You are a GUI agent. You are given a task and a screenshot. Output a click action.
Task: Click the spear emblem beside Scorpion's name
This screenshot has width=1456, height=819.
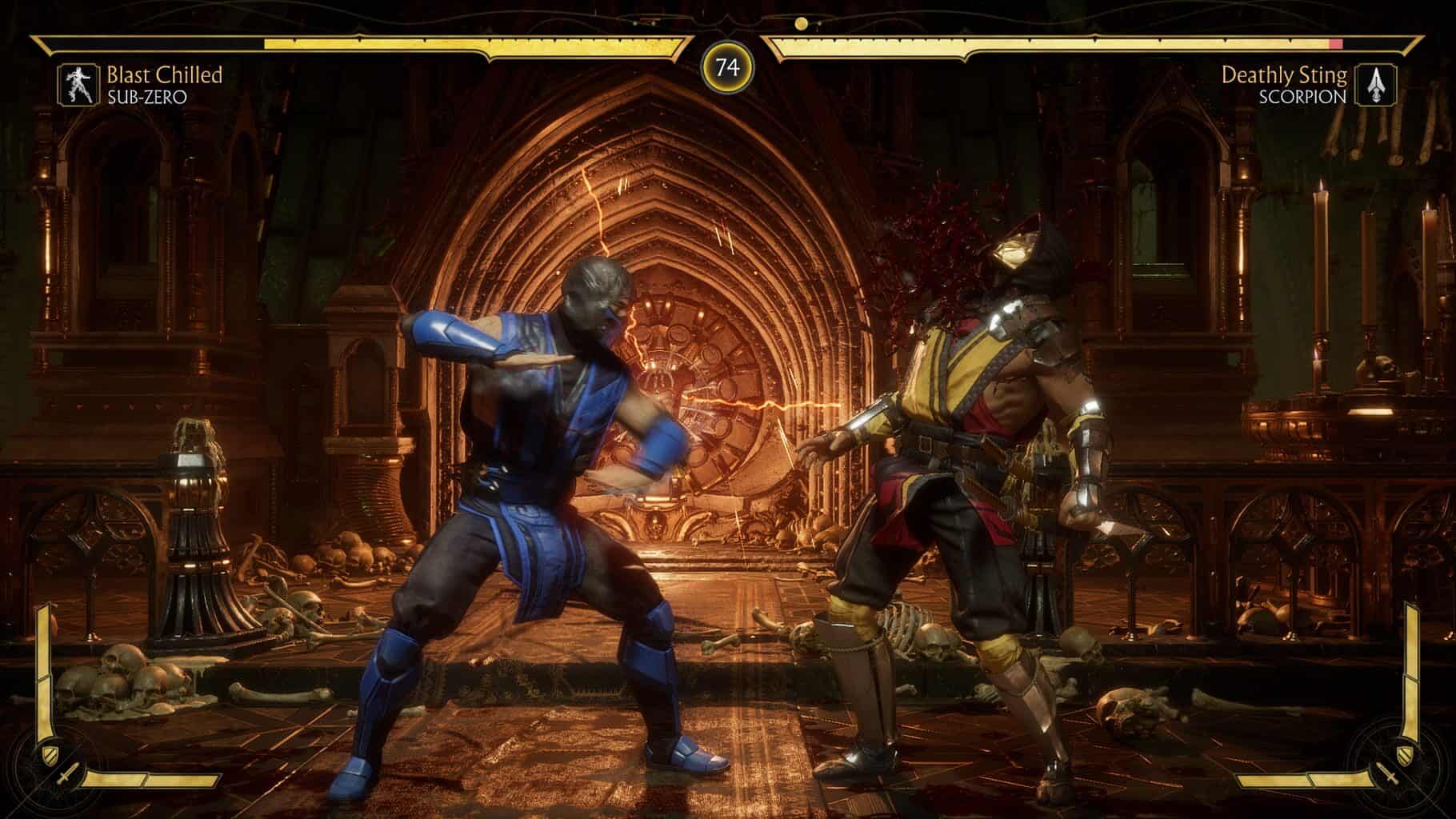tap(1378, 83)
